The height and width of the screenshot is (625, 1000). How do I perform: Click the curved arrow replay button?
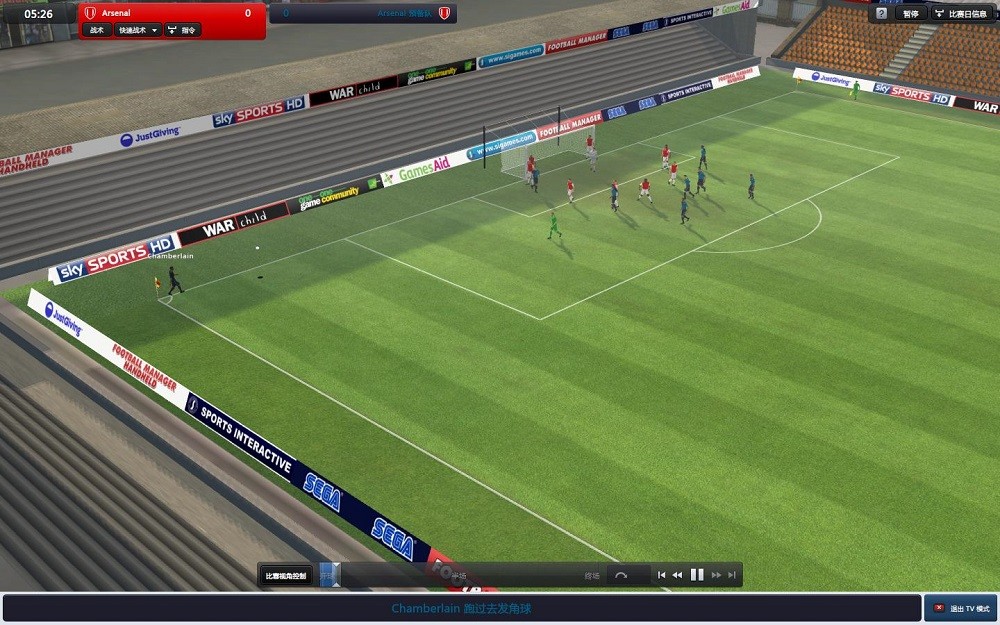coord(621,575)
